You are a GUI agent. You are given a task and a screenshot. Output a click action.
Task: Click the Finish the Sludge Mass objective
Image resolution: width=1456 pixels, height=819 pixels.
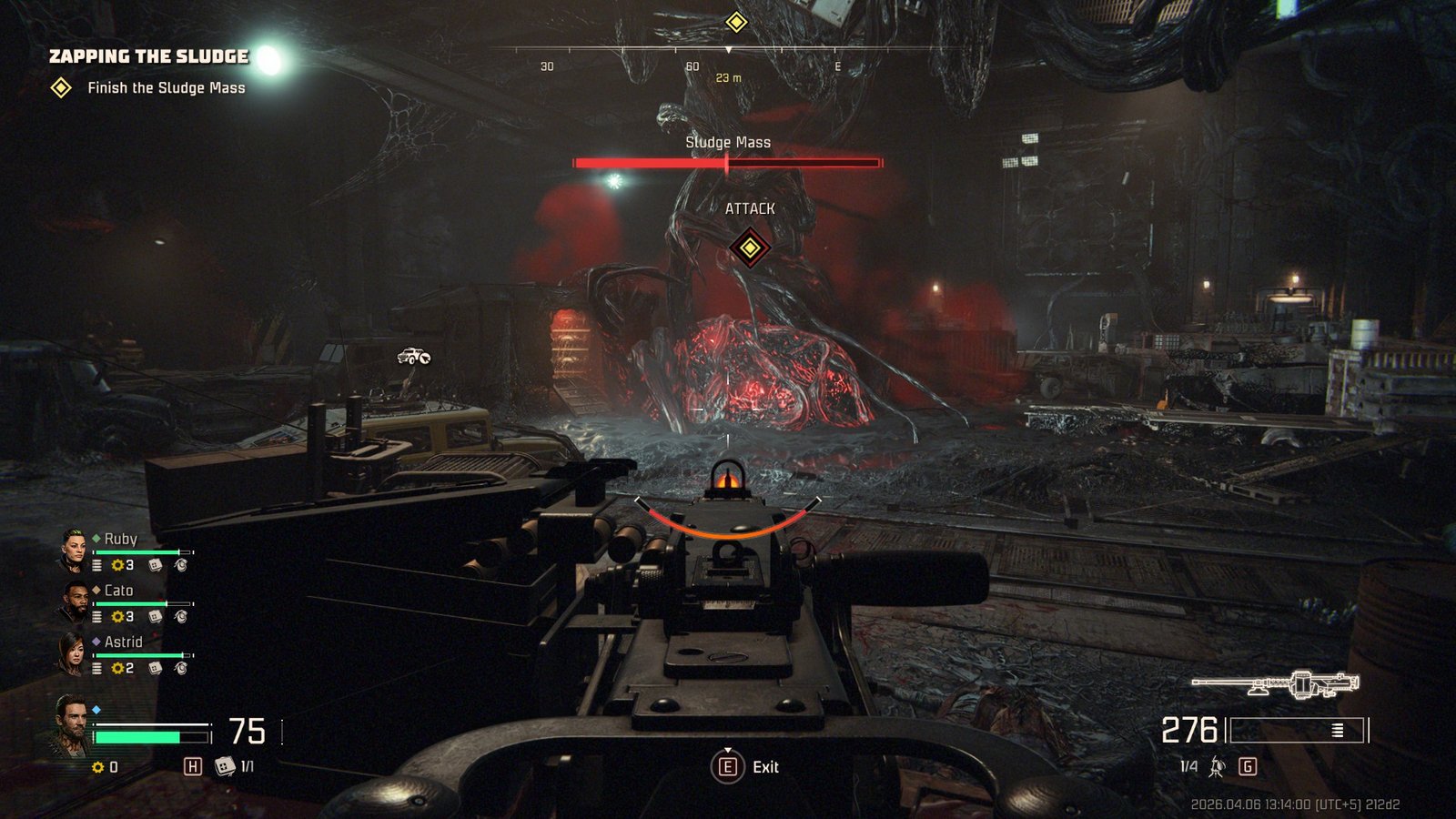166,88
